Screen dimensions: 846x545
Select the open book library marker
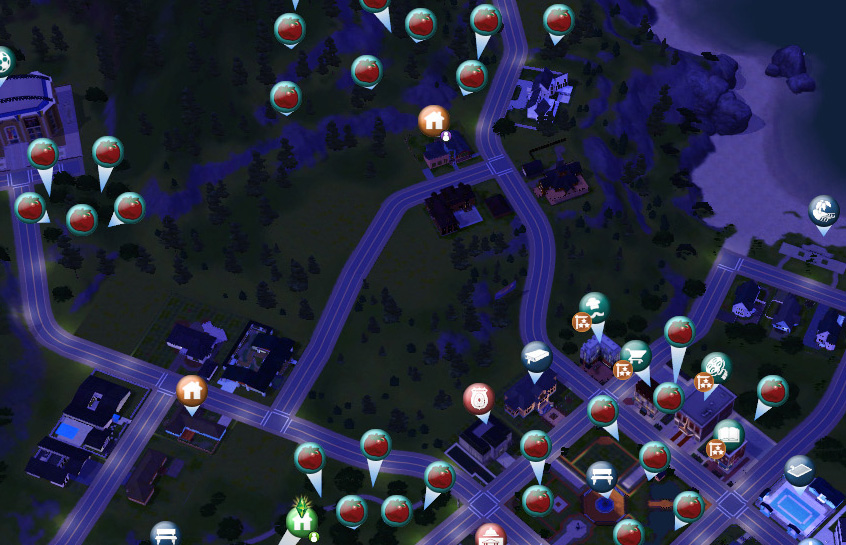[x=729, y=436]
